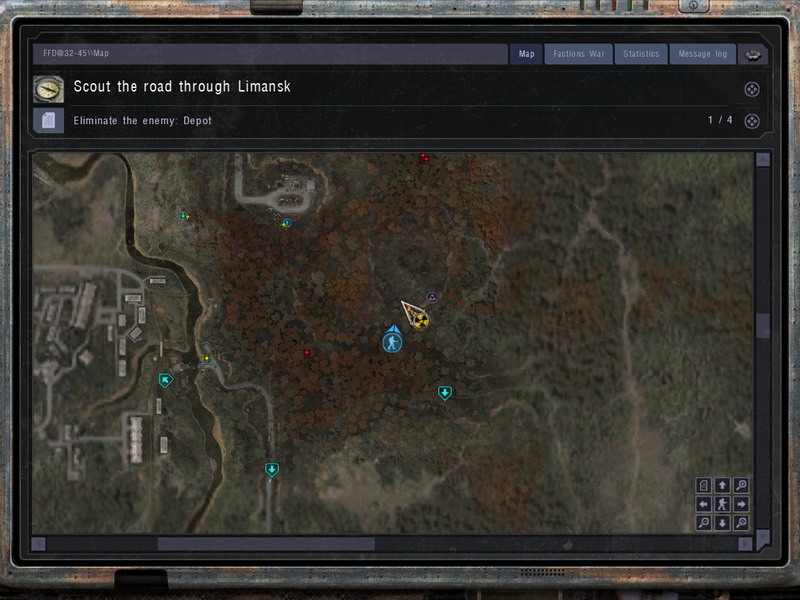
Task: Show the Statistics tab
Action: pyautogui.click(x=641, y=54)
